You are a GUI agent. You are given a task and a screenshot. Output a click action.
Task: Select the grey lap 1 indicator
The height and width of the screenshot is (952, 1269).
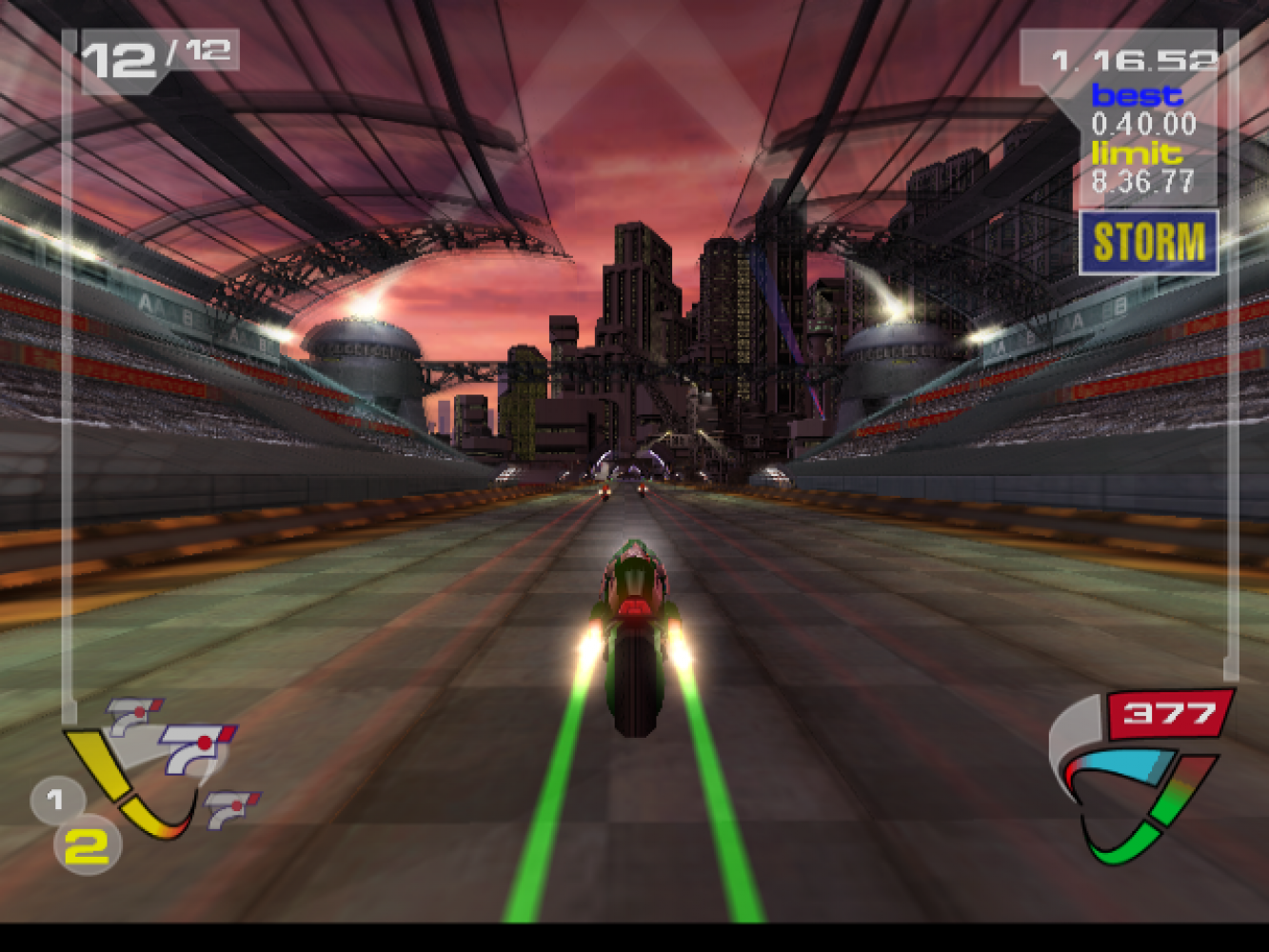[x=54, y=800]
